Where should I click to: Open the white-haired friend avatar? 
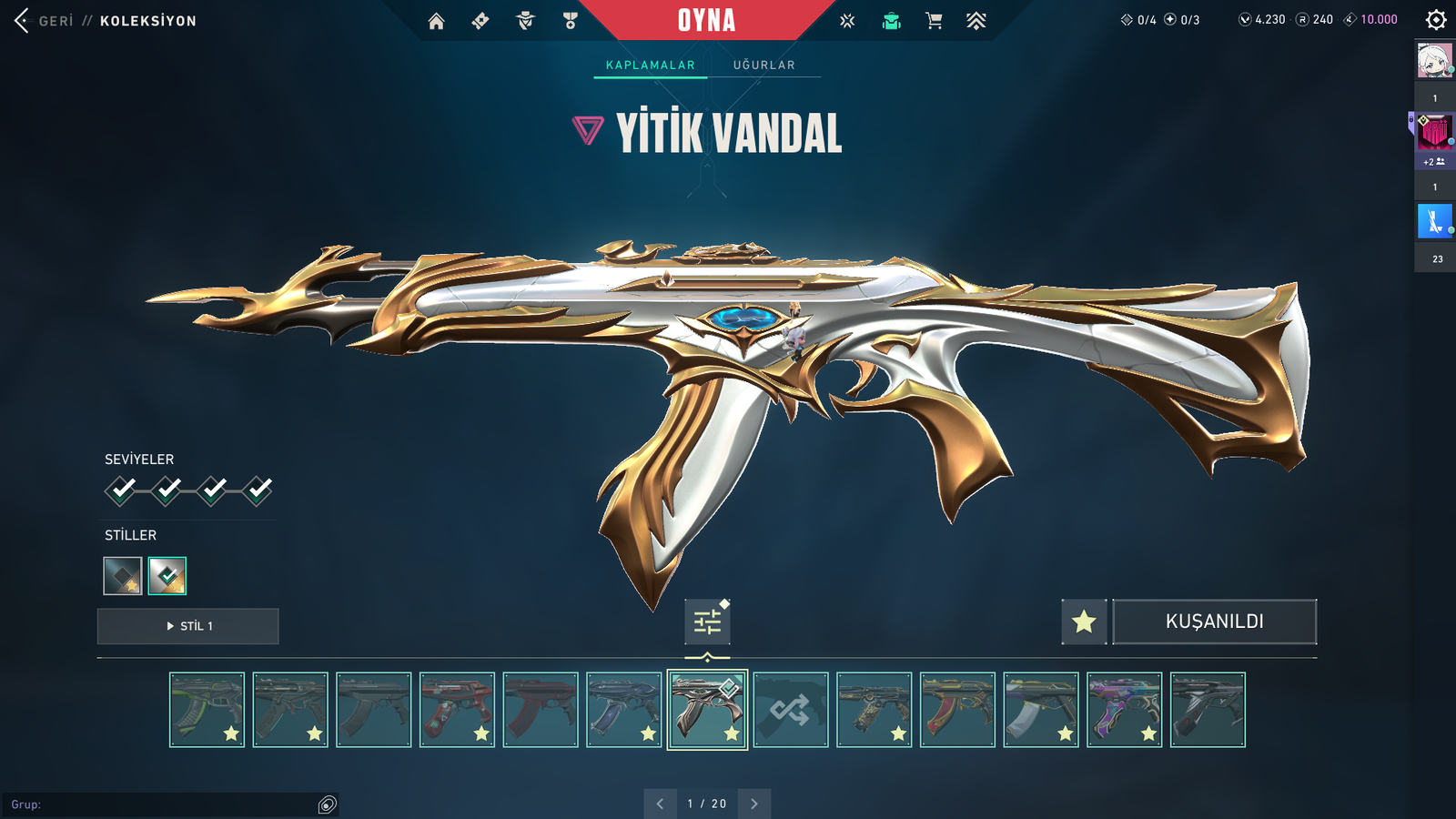pyautogui.click(x=1435, y=61)
